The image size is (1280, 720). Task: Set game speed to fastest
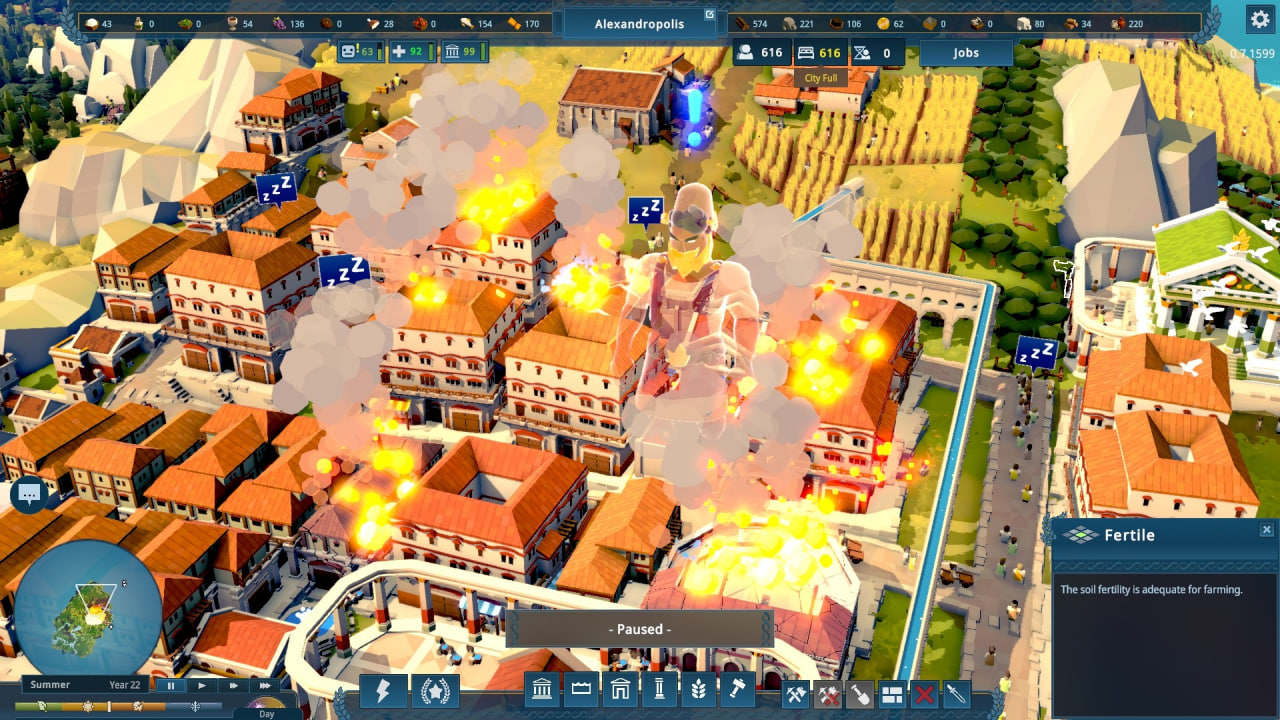click(x=265, y=685)
